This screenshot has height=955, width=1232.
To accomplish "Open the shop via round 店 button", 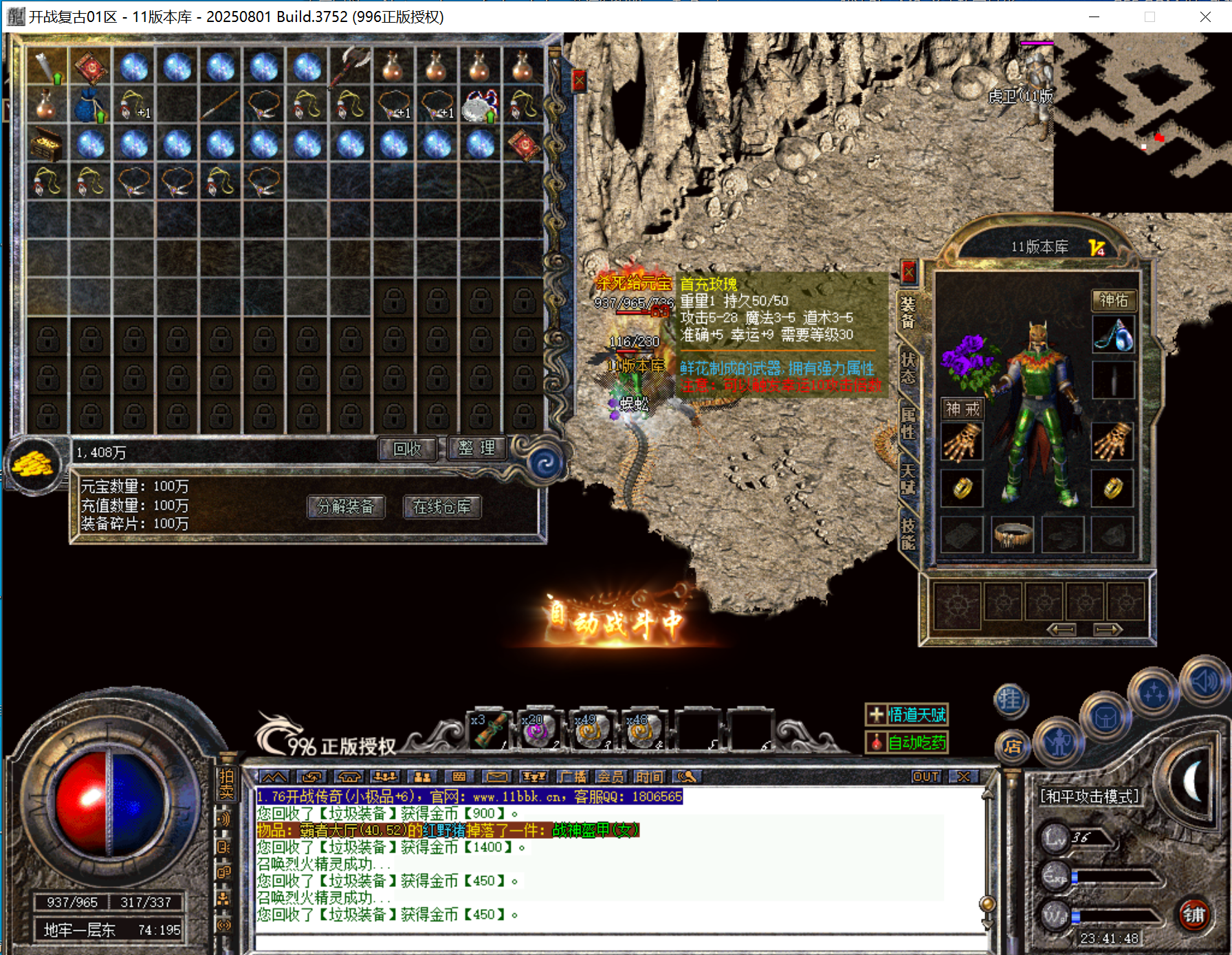I will tap(1012, 747).
